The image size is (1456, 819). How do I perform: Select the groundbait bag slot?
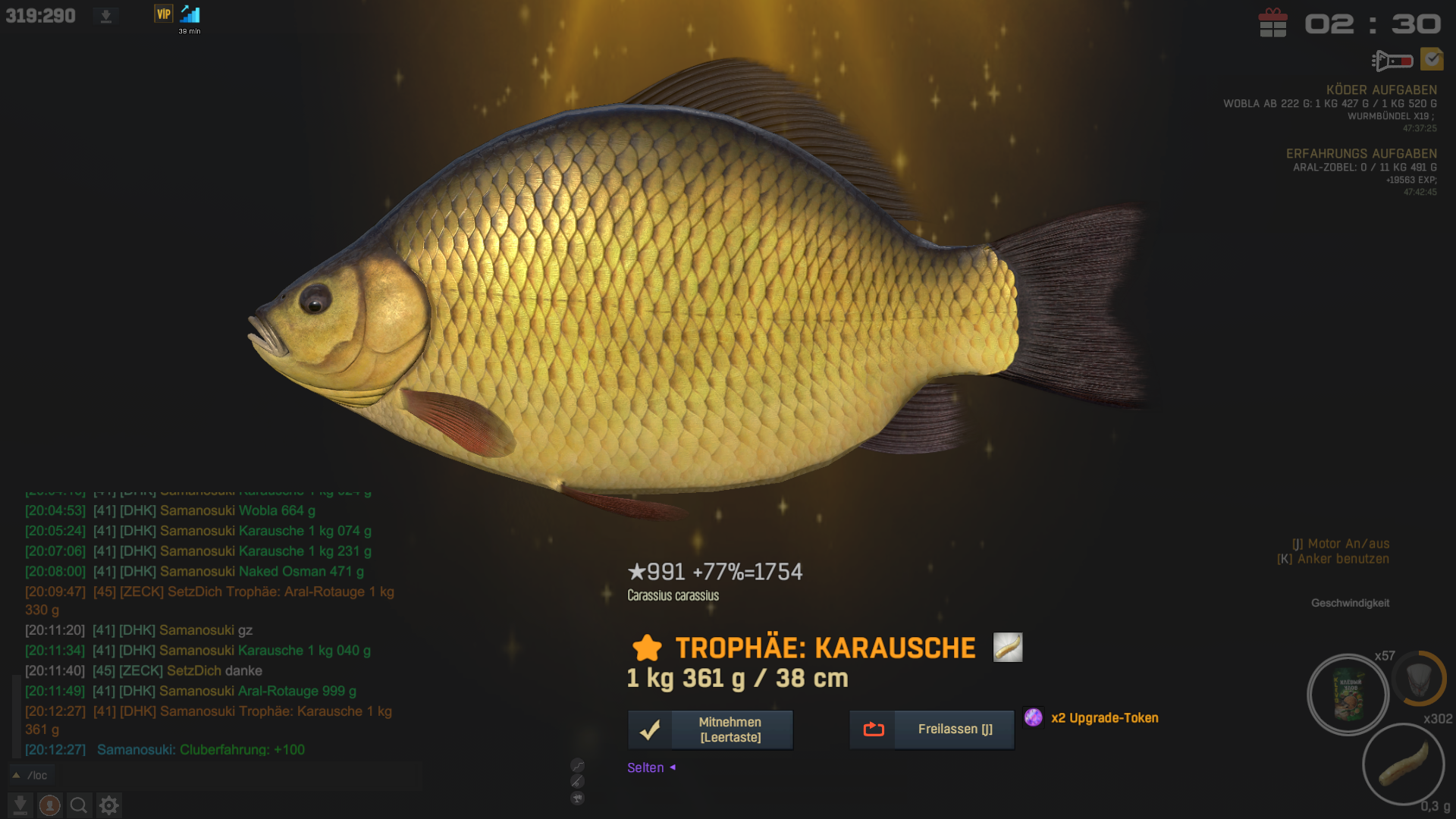[x=1348, y=695]
